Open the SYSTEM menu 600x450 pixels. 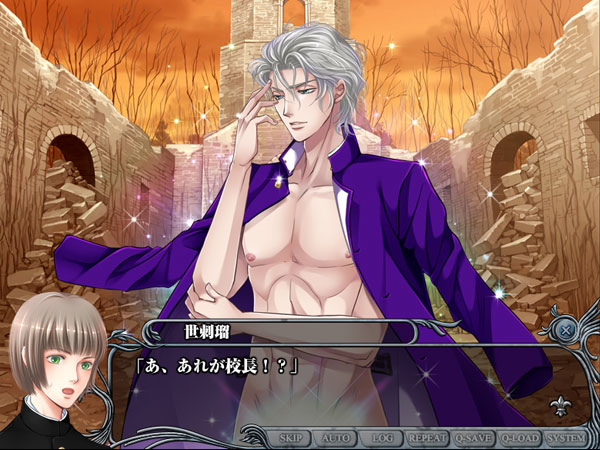point(566,437)
